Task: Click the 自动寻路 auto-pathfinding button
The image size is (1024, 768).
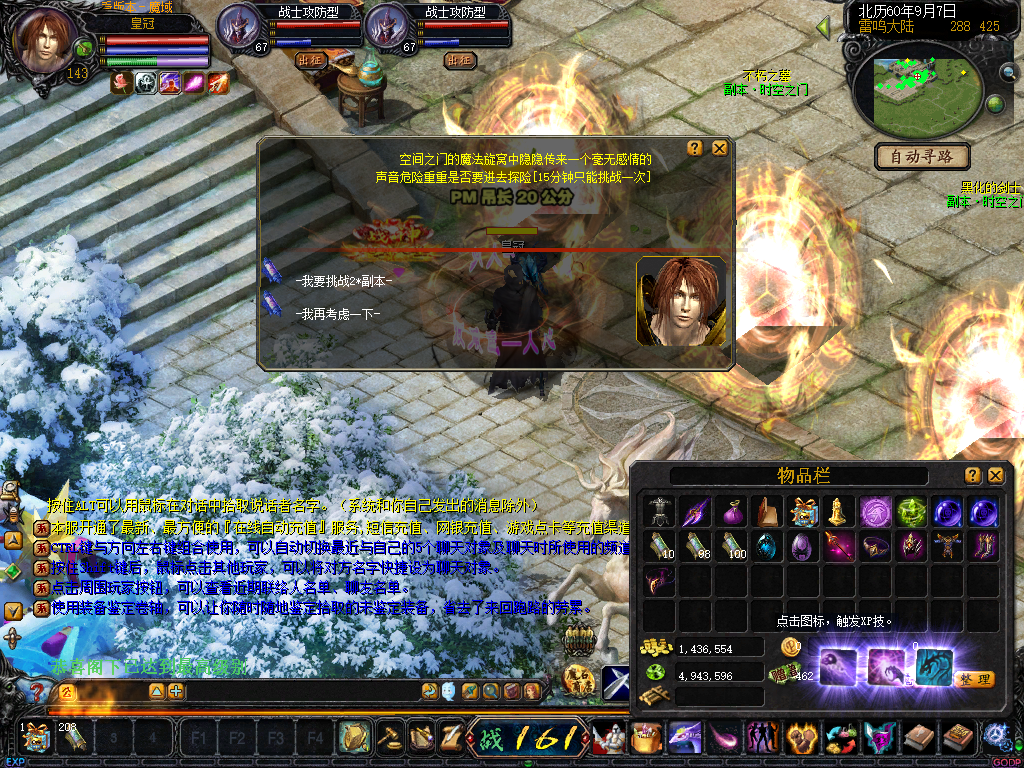Action: click(x=922, y=156)
